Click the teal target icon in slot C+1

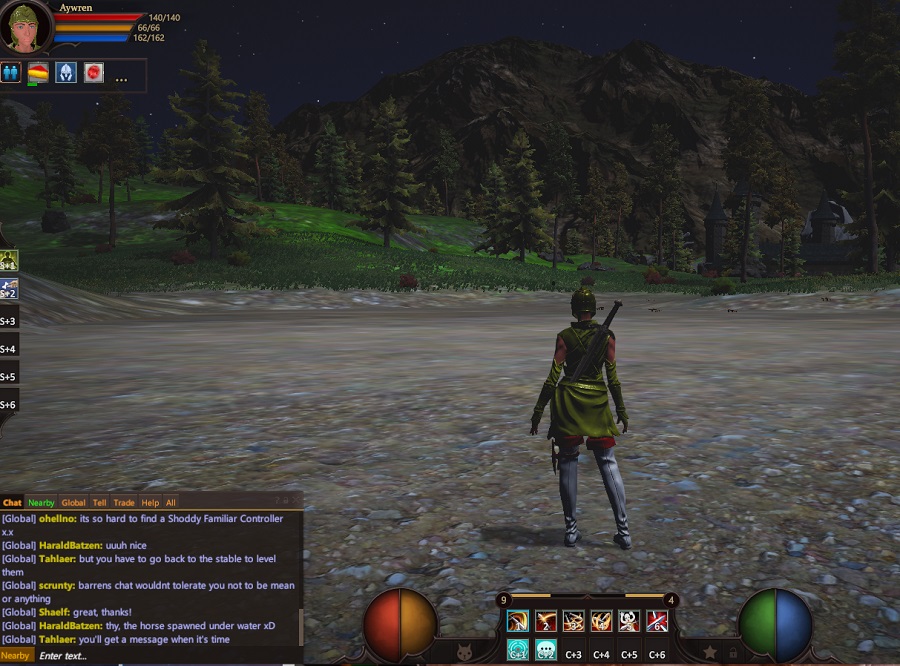coord(518,650)
